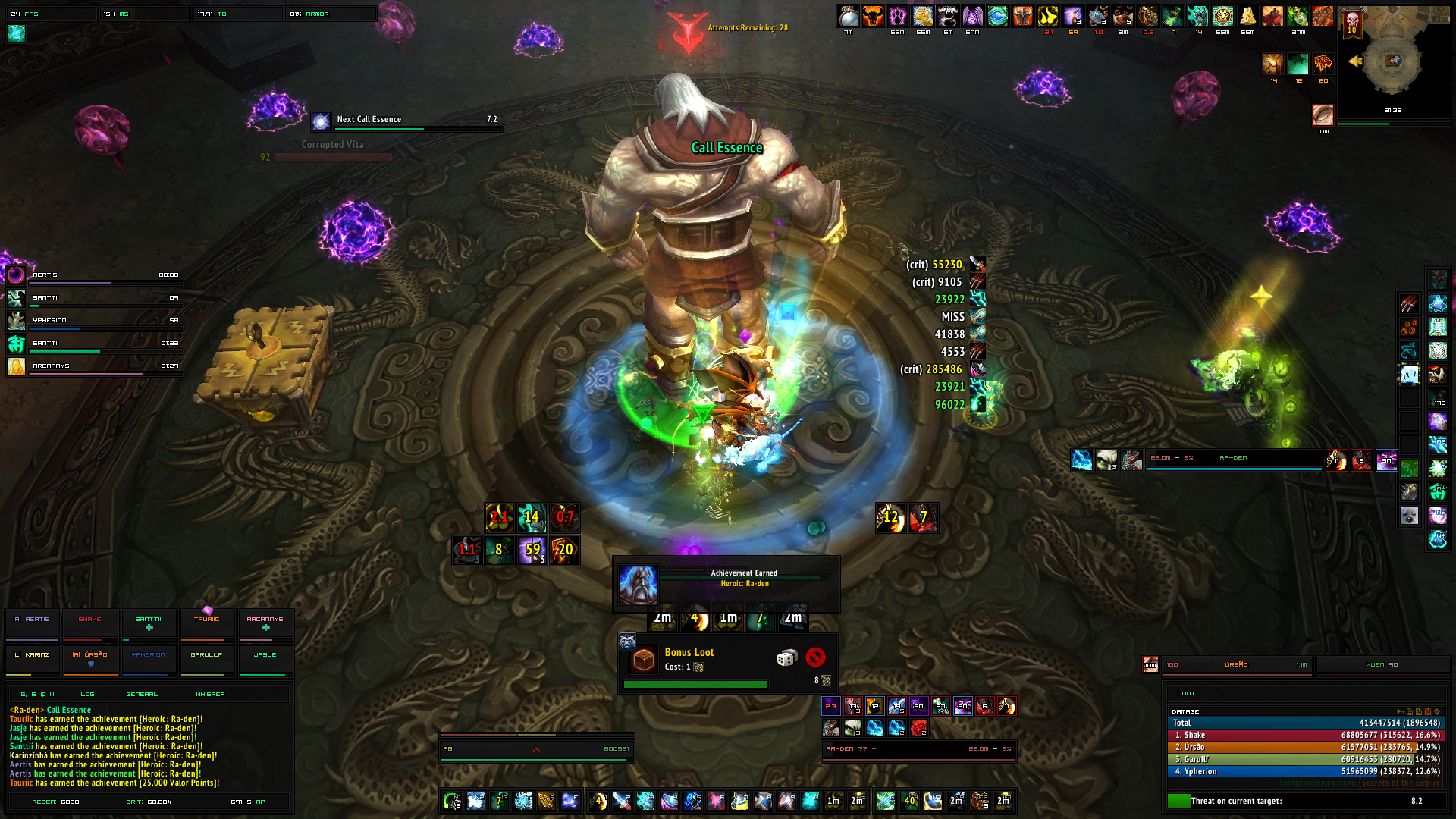Decline the Bonus Loot roll
The width and height of the screenshot is (1456, 819).
(815, 657)
